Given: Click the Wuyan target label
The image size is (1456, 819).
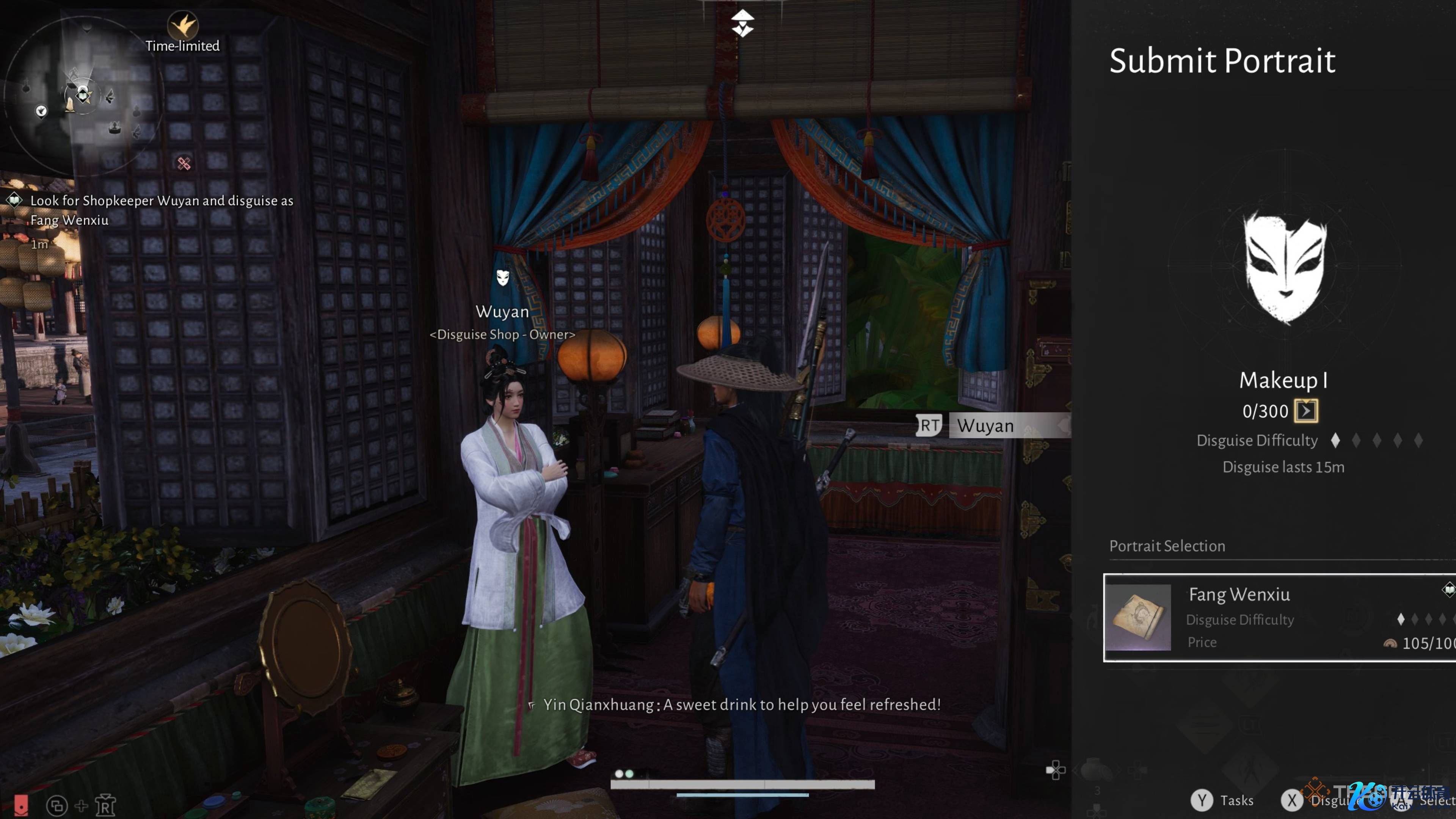Looking at the screenshot, I should [x=985, y=425].
